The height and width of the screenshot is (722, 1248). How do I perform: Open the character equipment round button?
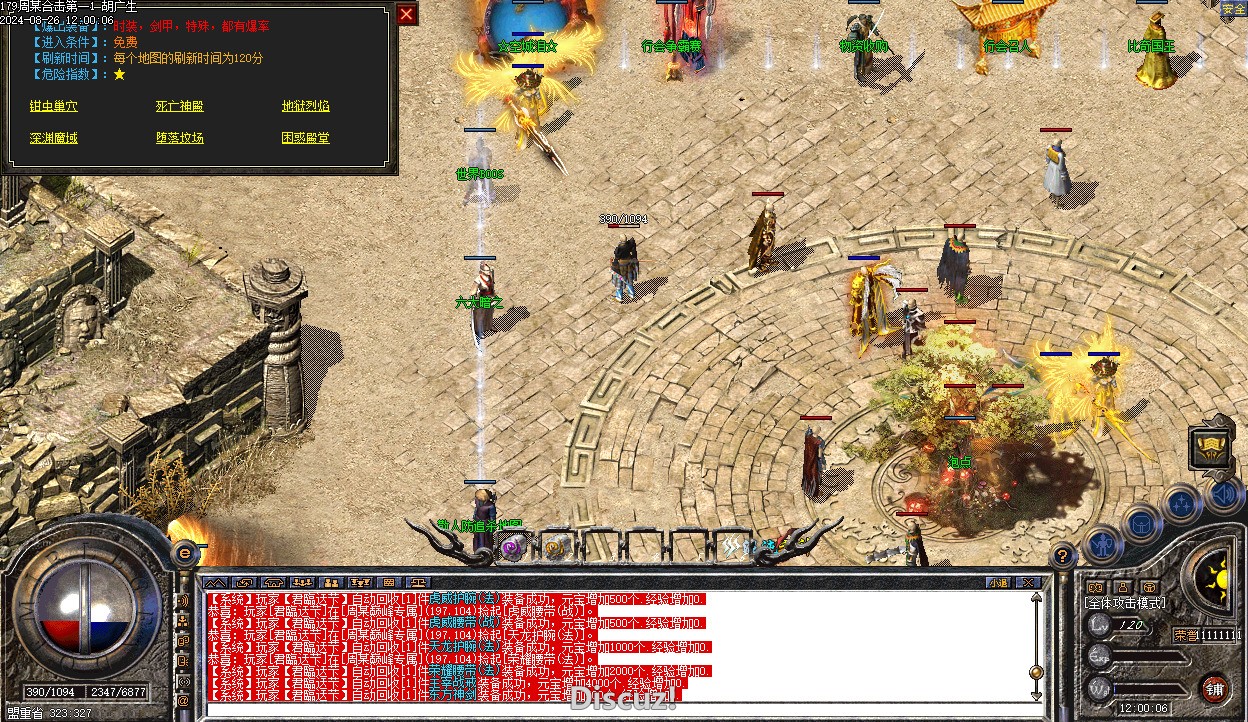coord(1102,544)
